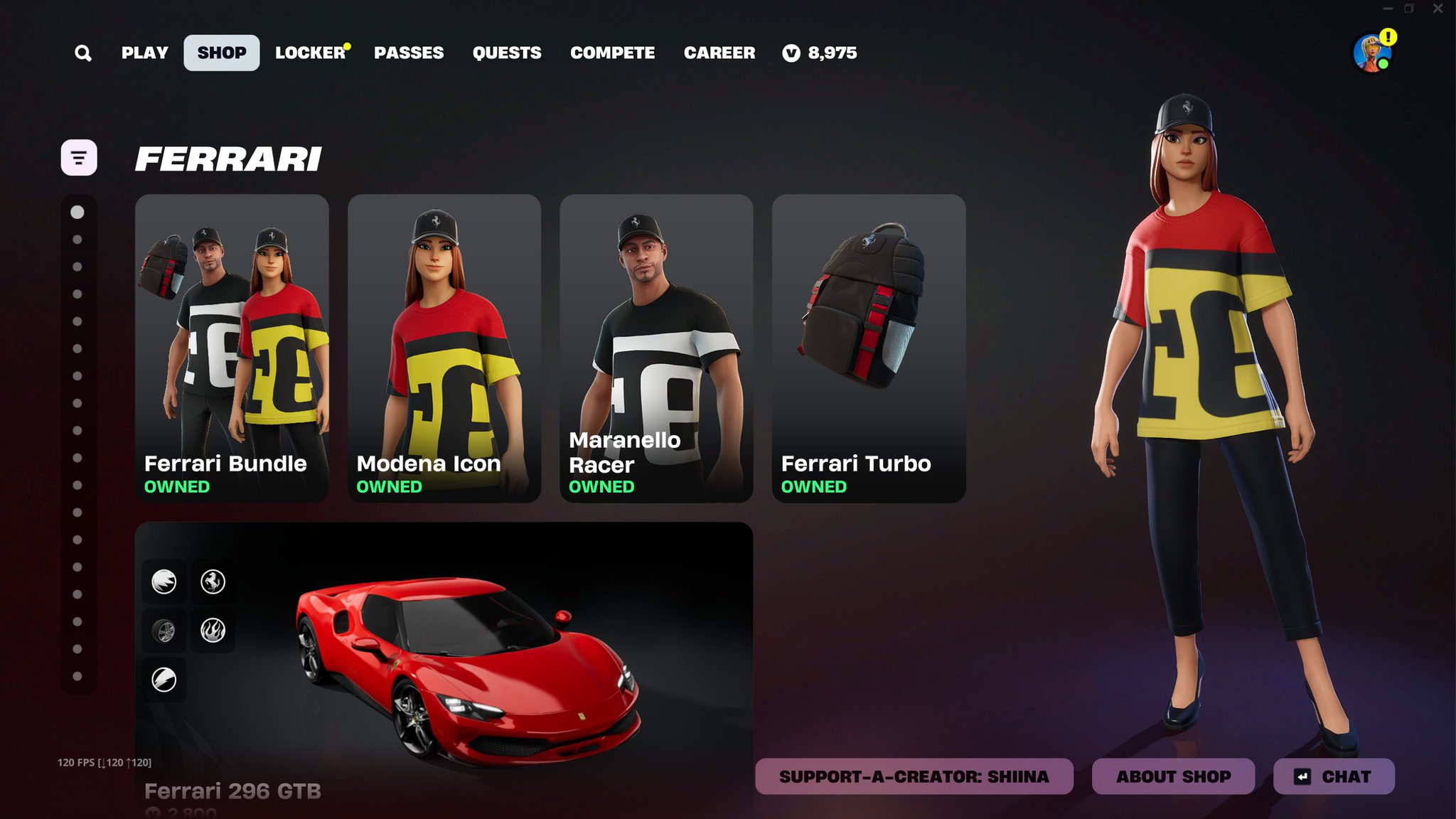Screen dimensions: 1456x819
Task: Switch to the LOCKER tab
Action: pyautogui.click(x=309, y=52)
